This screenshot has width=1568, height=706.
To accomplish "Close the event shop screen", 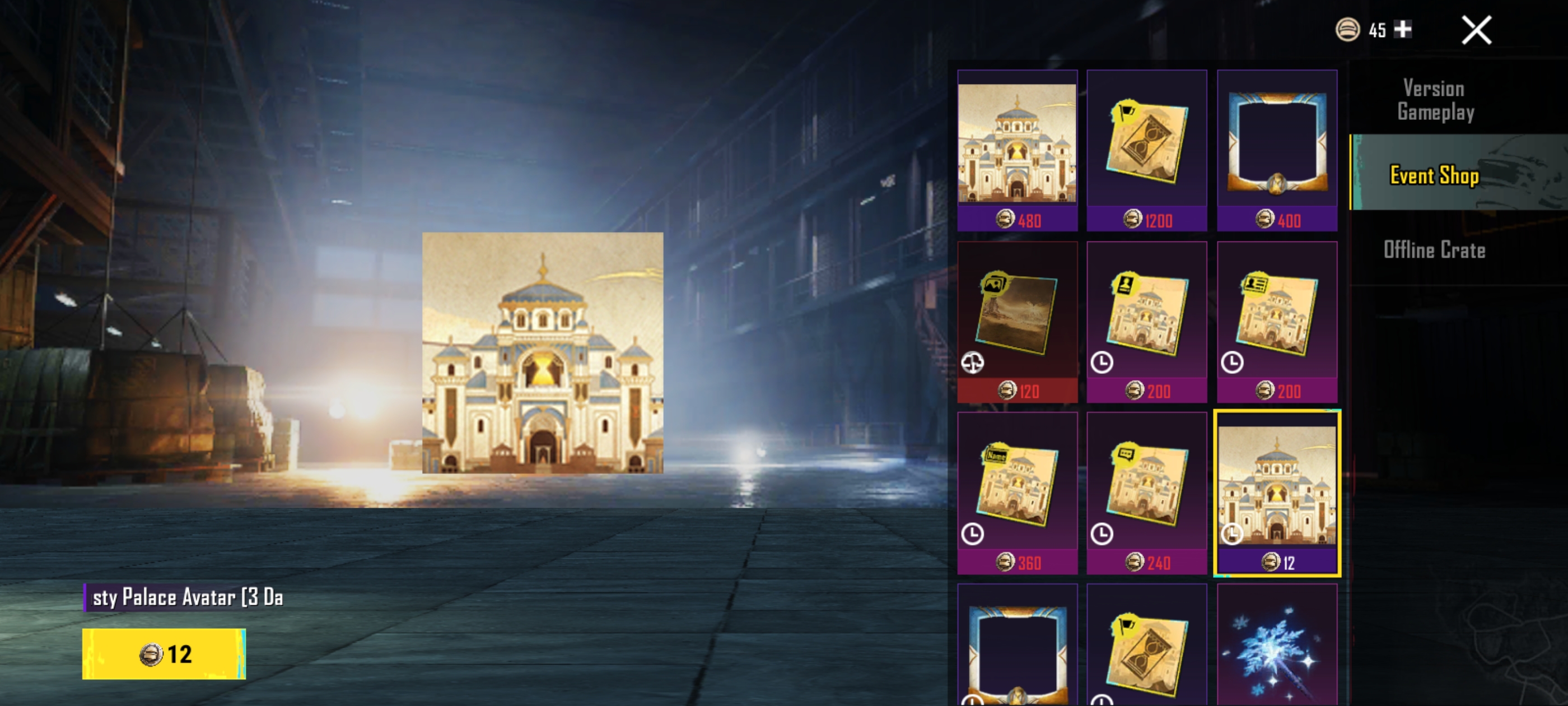I will (x=1476, y=30).
